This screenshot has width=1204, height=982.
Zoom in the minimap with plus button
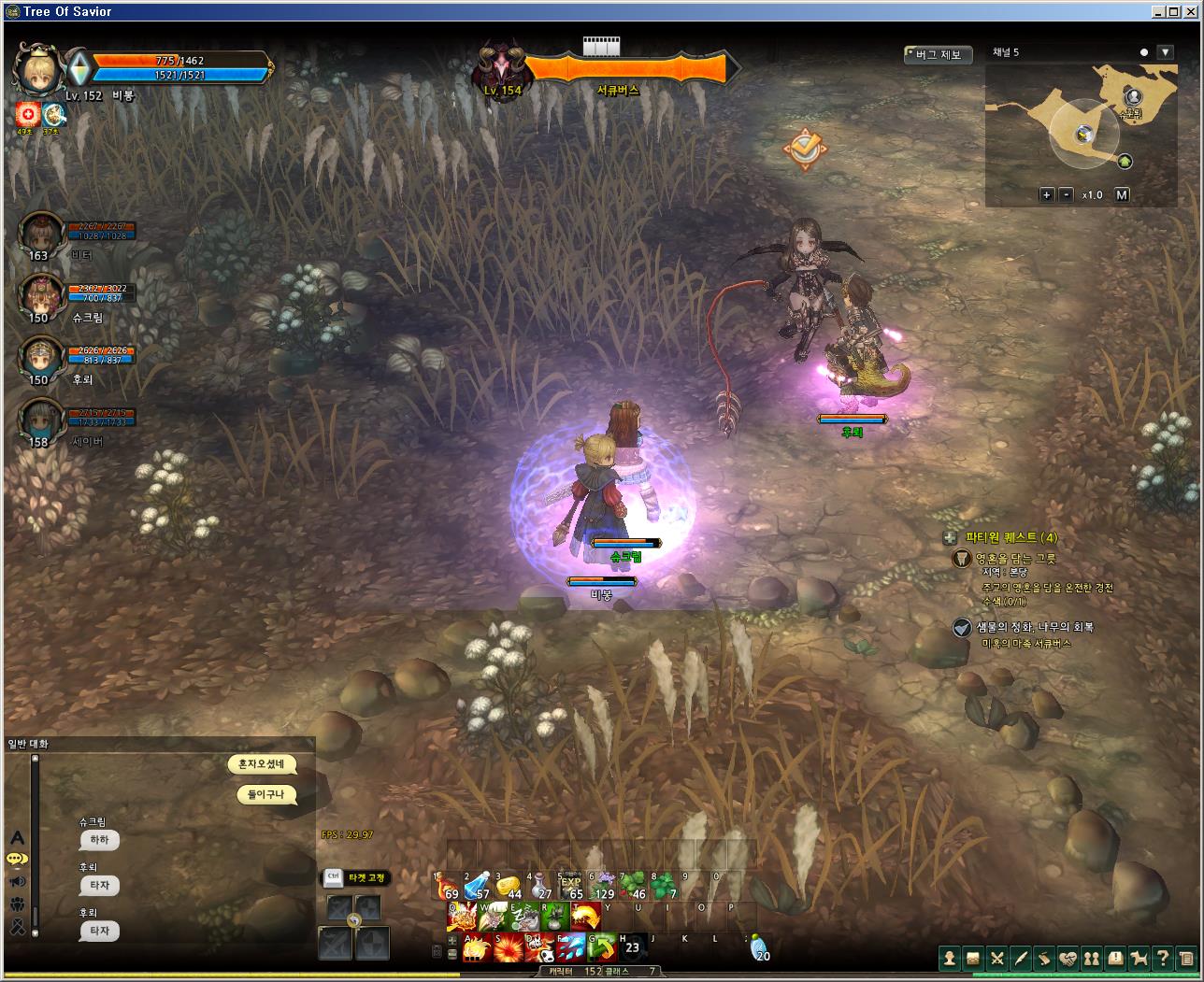(x=1048, y=194)
